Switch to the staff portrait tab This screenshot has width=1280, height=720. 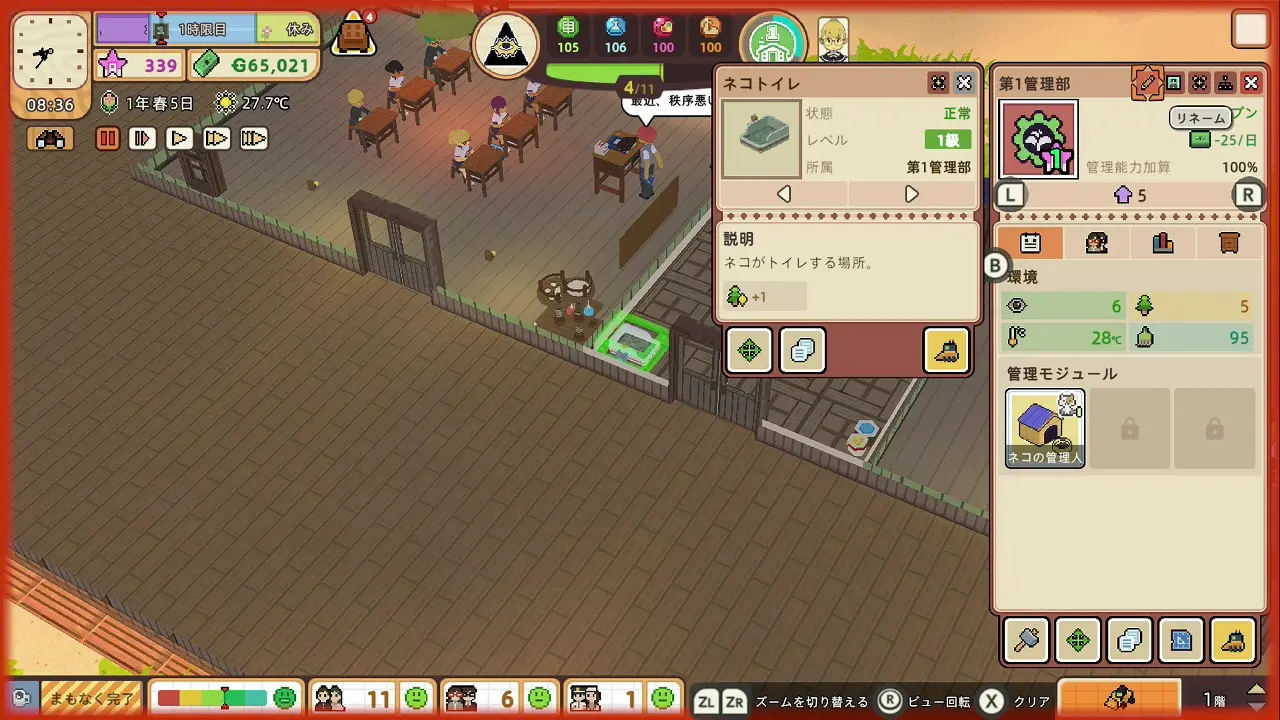click(x=1096, y=242)
